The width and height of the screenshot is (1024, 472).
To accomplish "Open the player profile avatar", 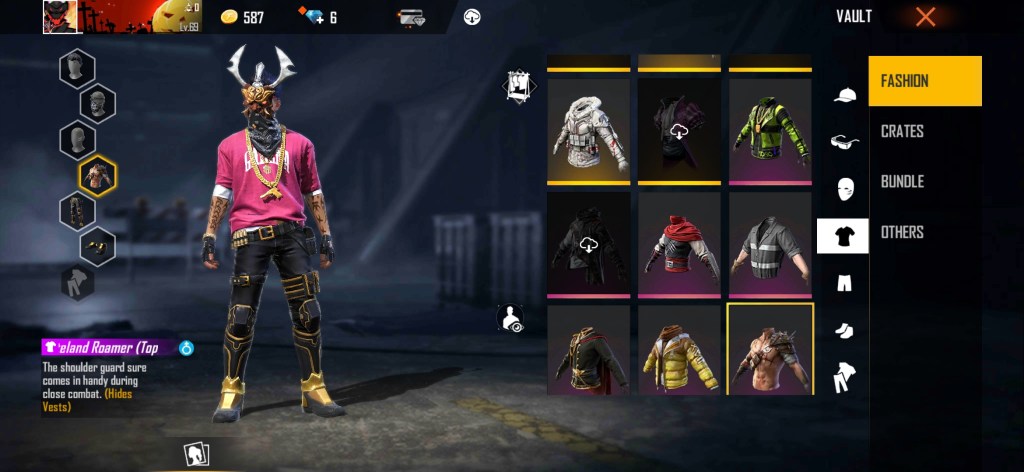I will pos(61,17).
